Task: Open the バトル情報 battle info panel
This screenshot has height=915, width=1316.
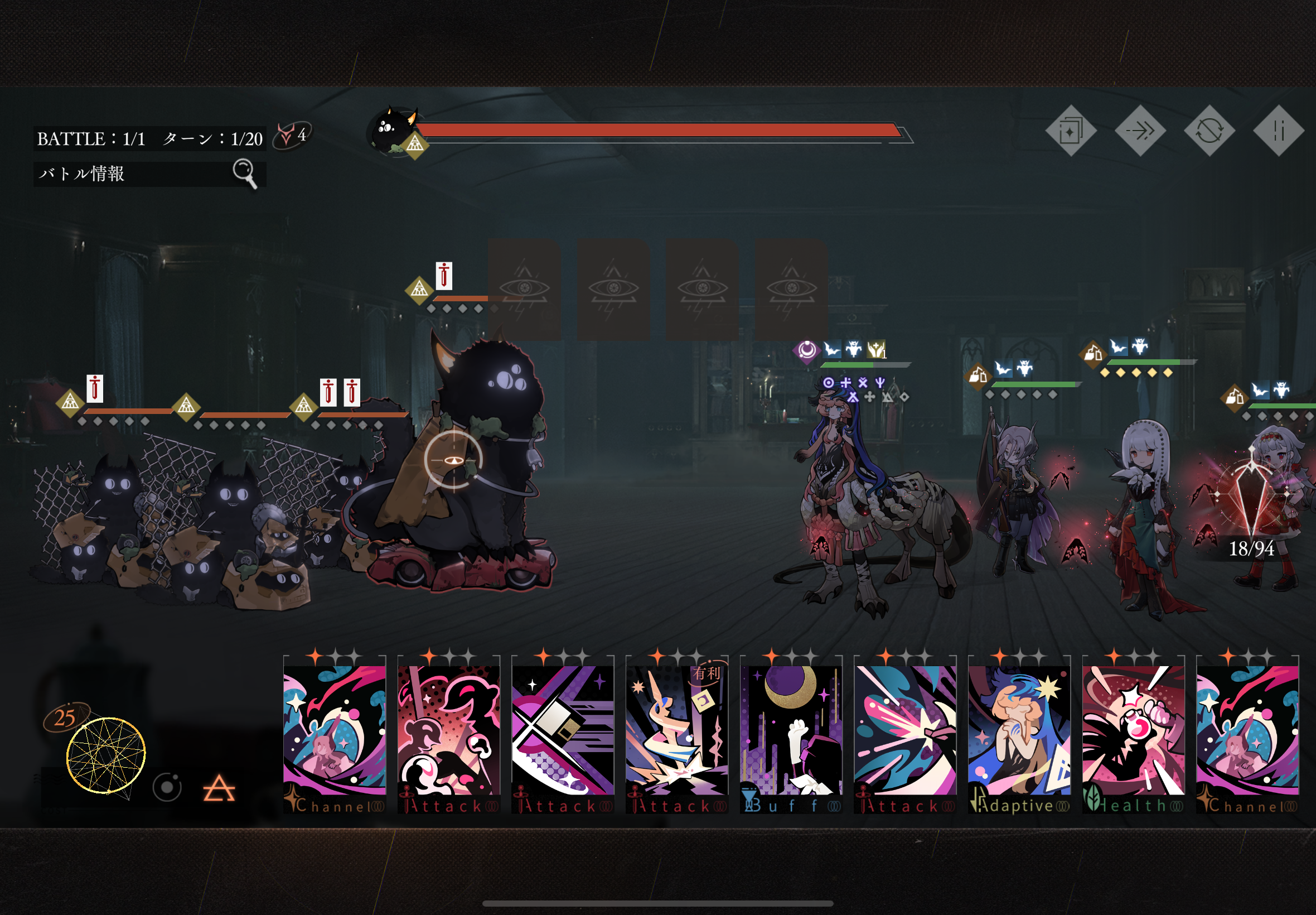Action: [149, 174]
